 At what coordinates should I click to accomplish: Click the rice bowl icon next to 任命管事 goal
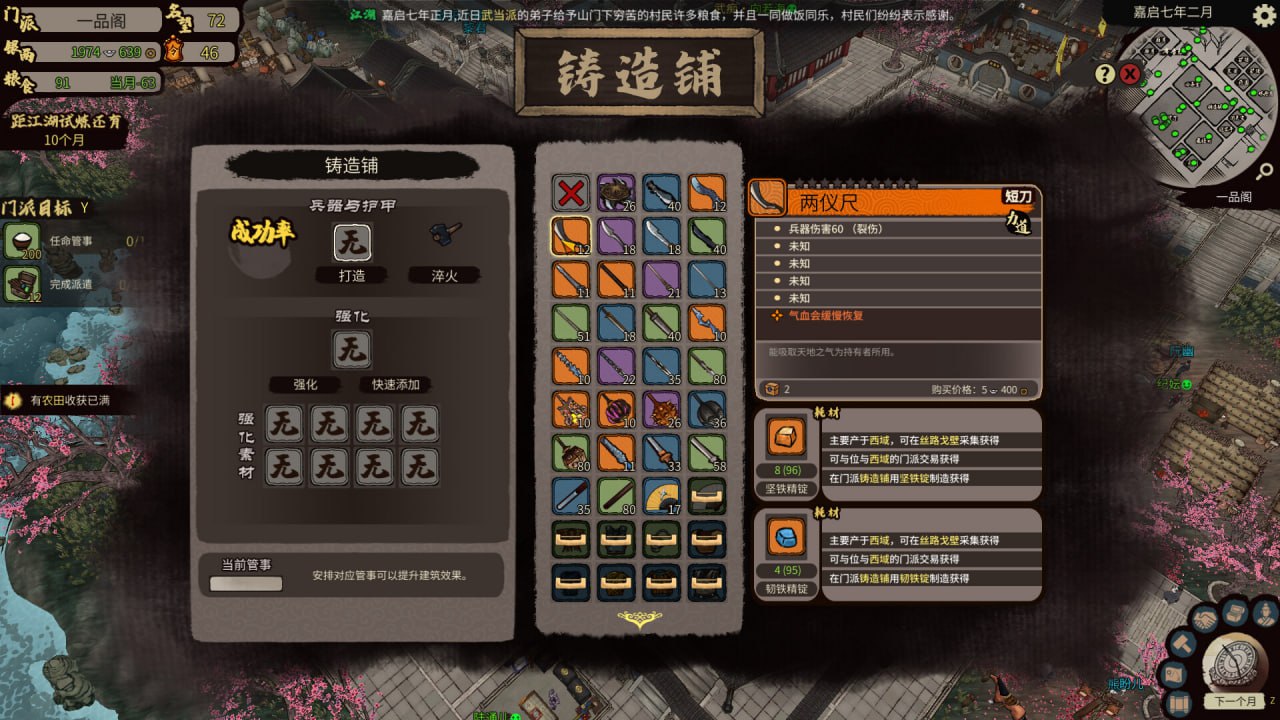(x=18, y=238)
